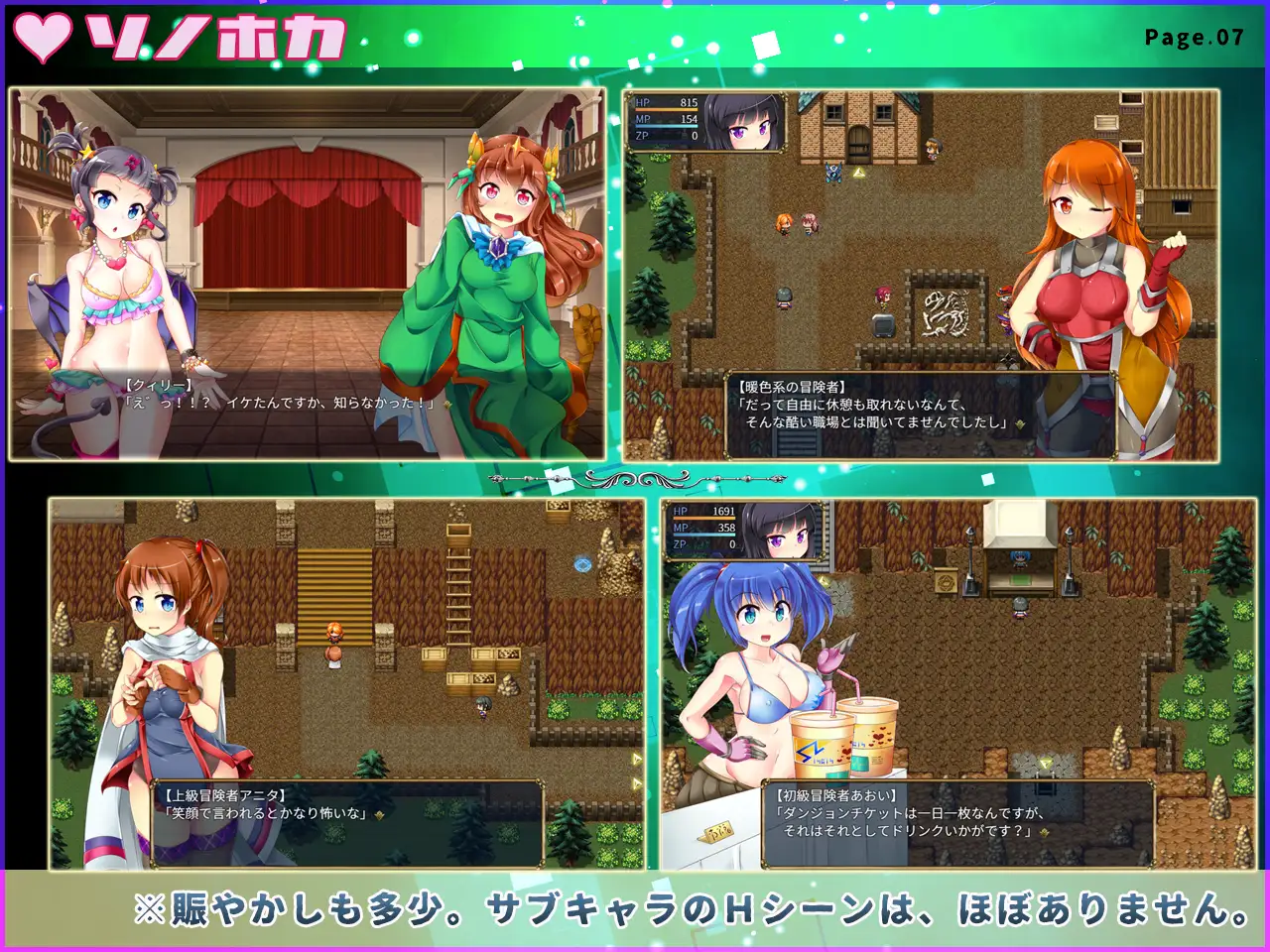Click the golden crest crate near the lamp post
Screen dimensions: 1270x952
(946, 582)
